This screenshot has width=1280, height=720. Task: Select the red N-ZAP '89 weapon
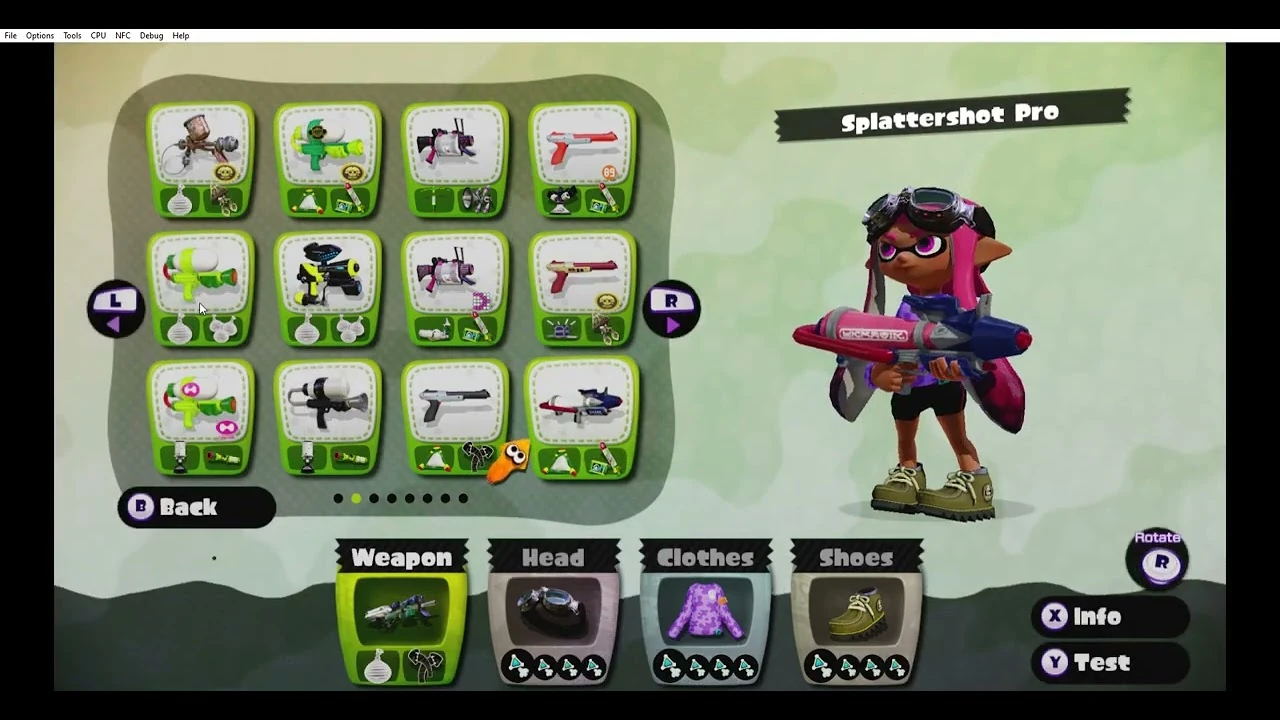[582, 150]
